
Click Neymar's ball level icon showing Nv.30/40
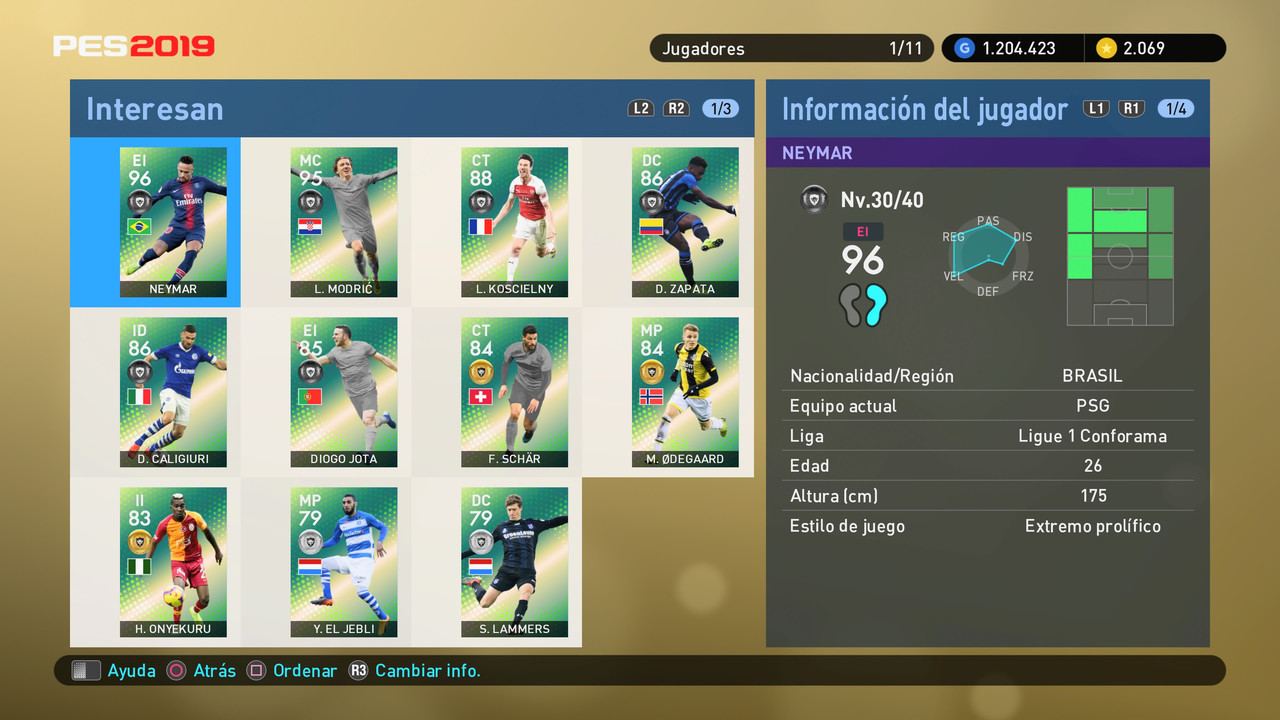(x=814, y=199)
